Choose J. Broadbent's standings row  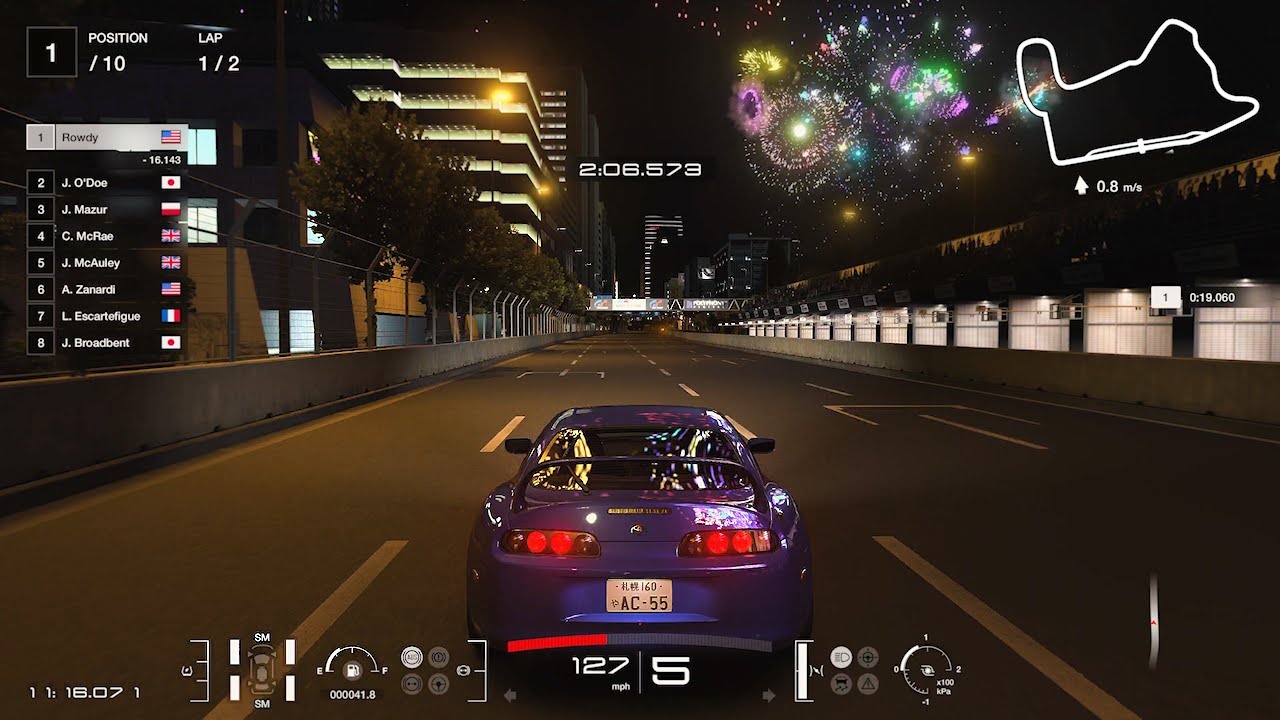[107, 342]
